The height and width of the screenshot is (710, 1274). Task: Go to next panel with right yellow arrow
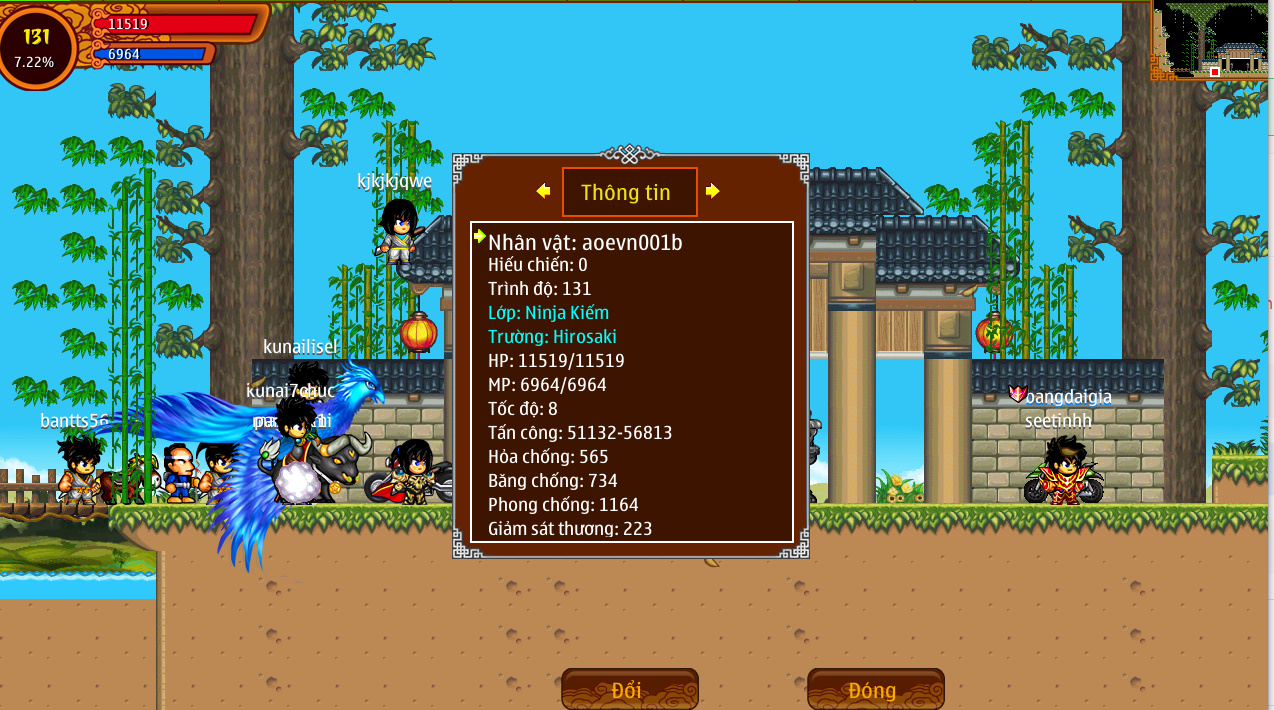(x=712, y=191)
